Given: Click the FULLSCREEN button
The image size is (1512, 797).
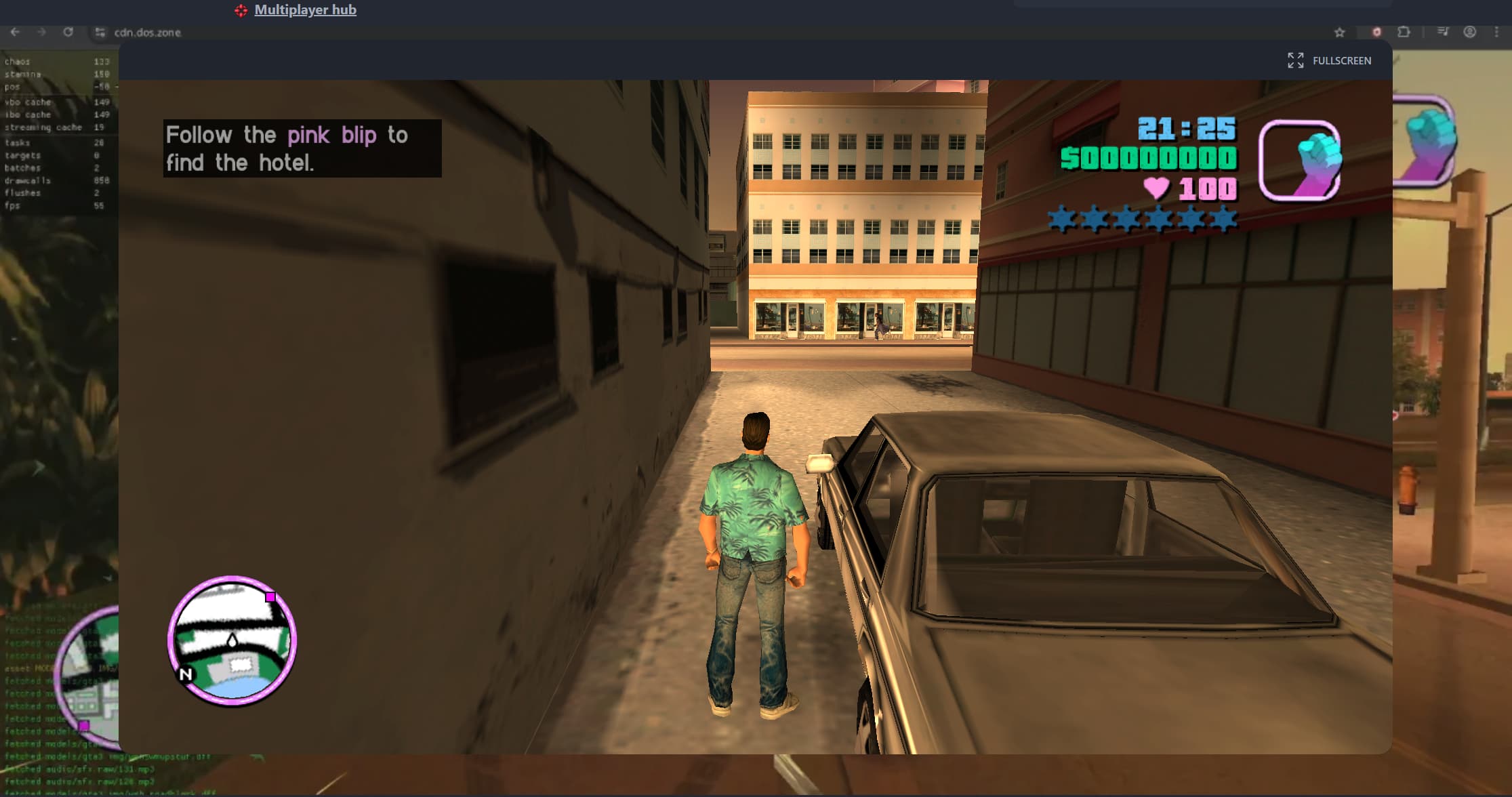Looking at the screenshot, I should coord(1343,60).
